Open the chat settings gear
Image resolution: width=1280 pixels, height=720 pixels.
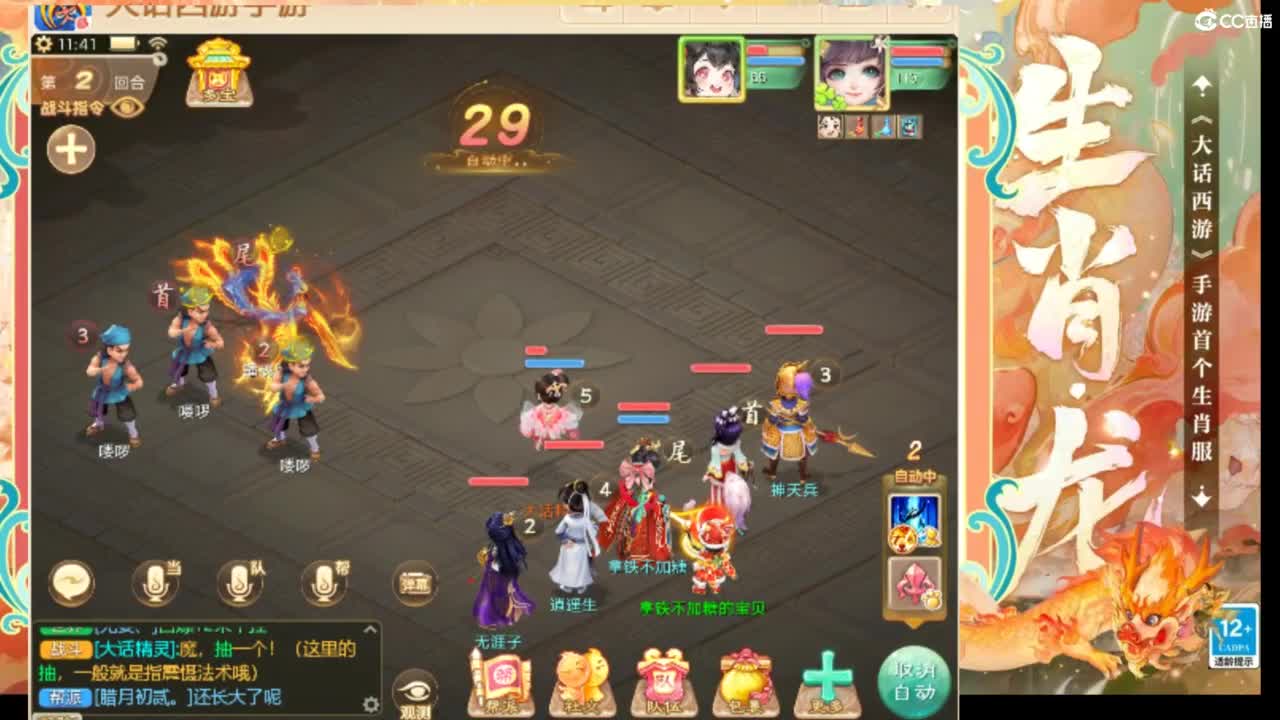coord(370,703)
